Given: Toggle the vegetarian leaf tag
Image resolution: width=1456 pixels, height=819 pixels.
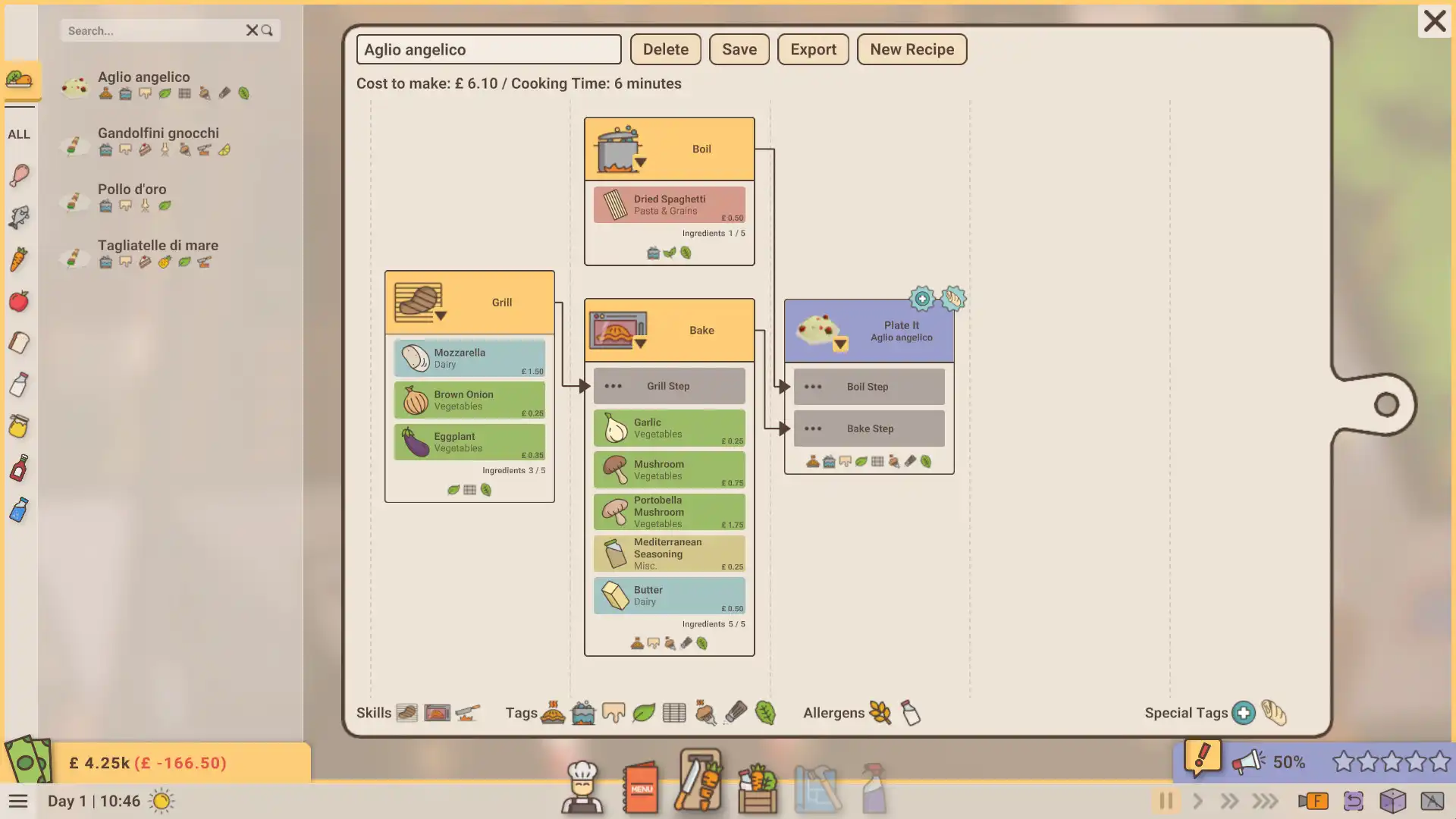Looking at the screenshot, I should coord(644,713).
